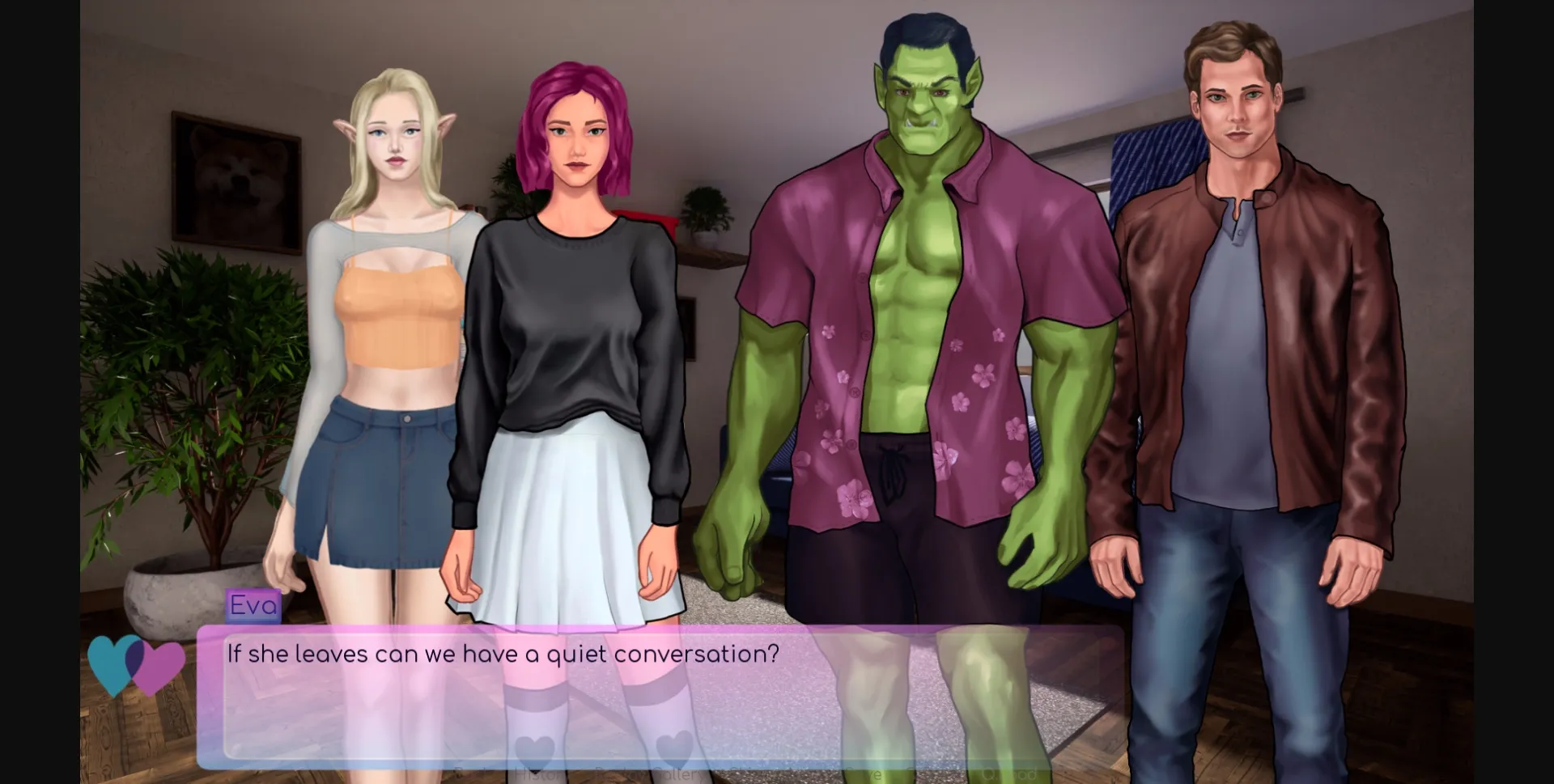Click the dialogue line about a quiet conversation
The image size is (1554, 784).
pos(502,654)
